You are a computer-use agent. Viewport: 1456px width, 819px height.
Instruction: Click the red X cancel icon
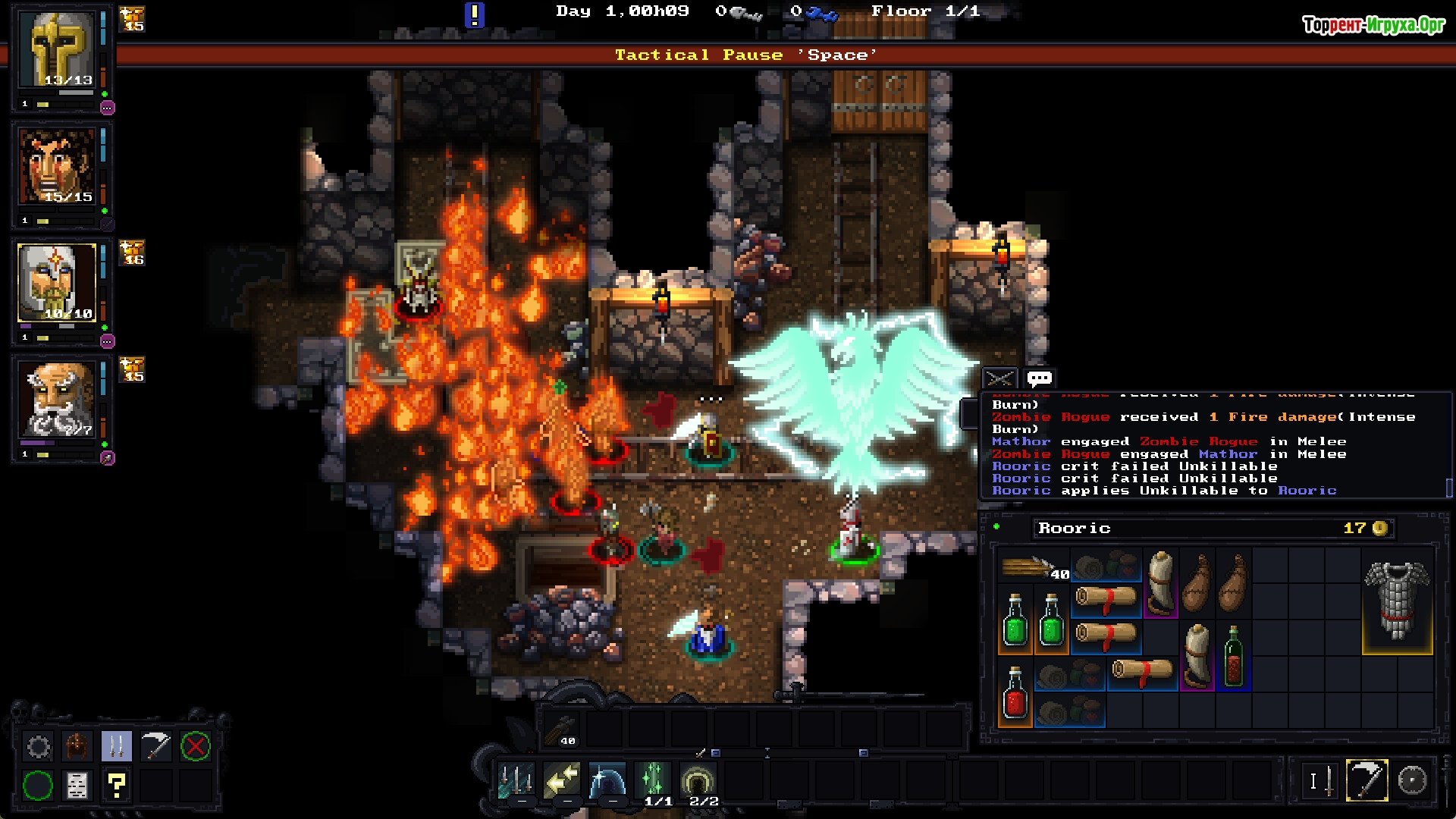tap(195, 747)
